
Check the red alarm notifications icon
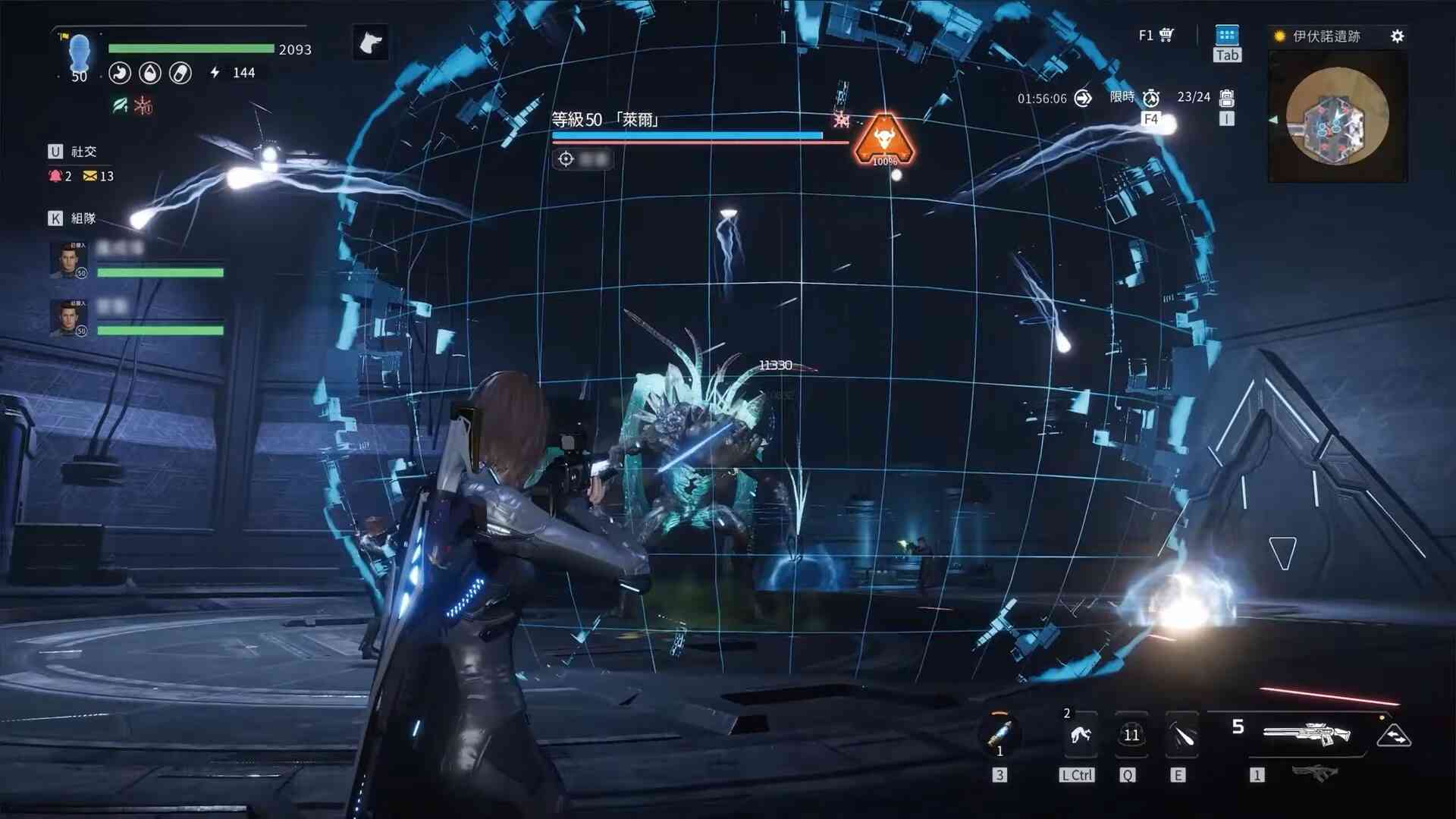point(55,176)
